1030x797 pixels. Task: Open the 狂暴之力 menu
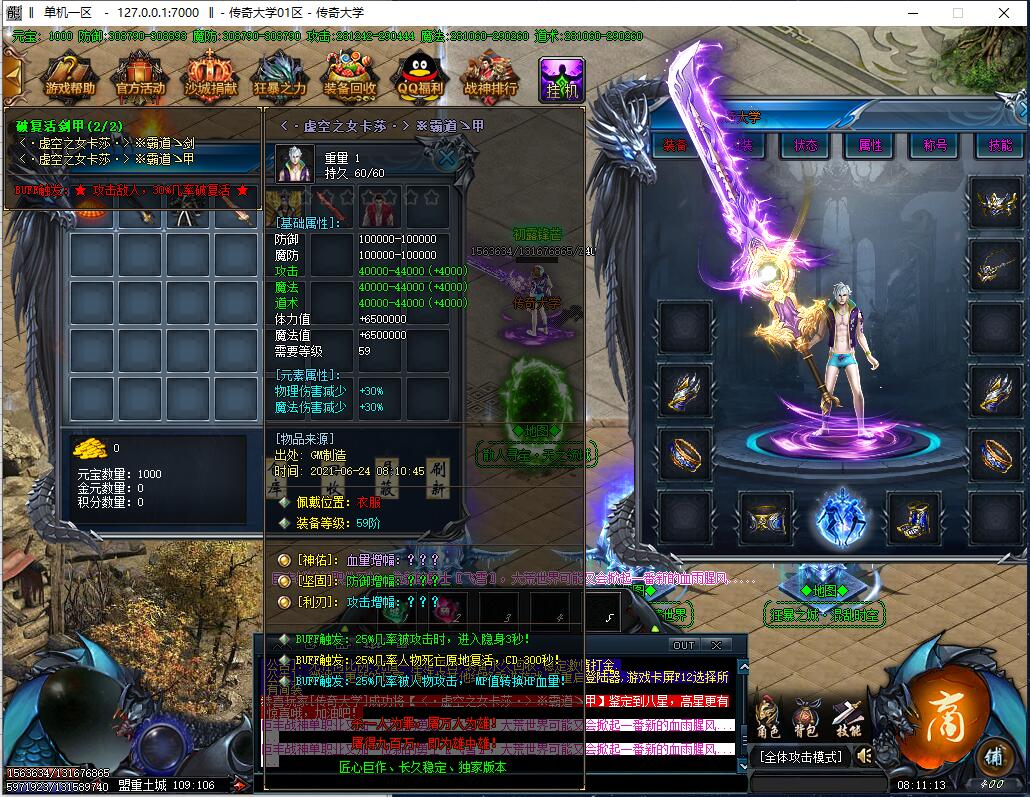pos(279,76)
